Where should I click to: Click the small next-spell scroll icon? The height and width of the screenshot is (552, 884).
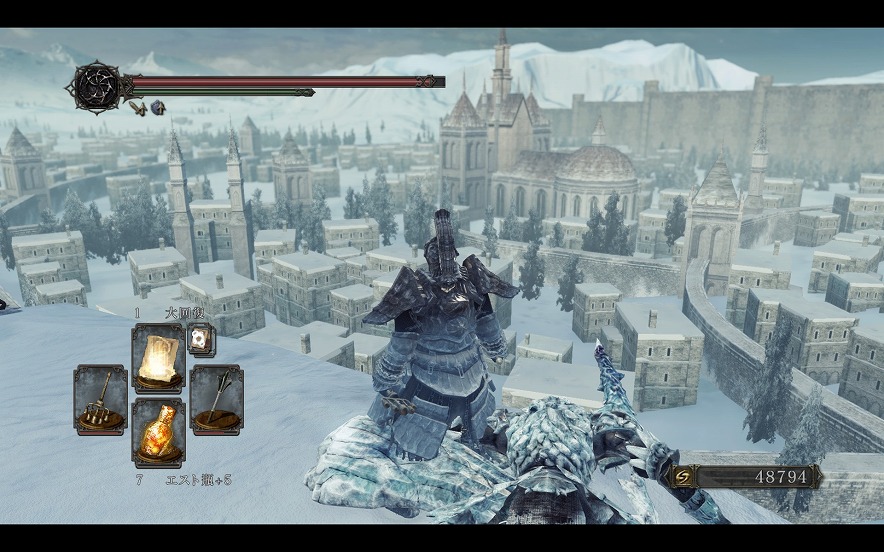200,340
